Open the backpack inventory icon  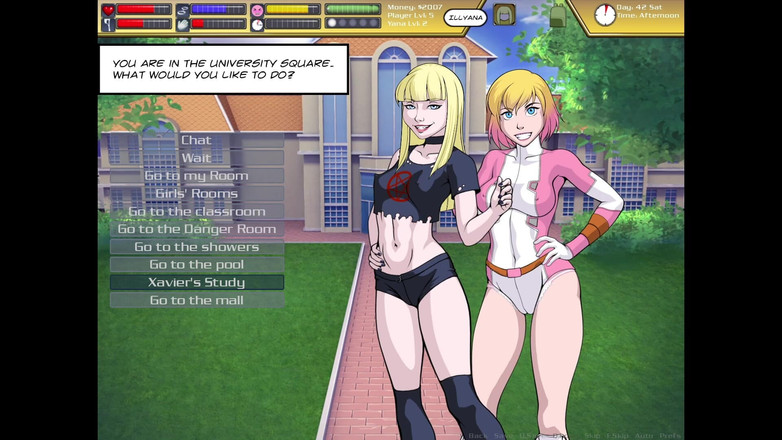pos(505,15)
